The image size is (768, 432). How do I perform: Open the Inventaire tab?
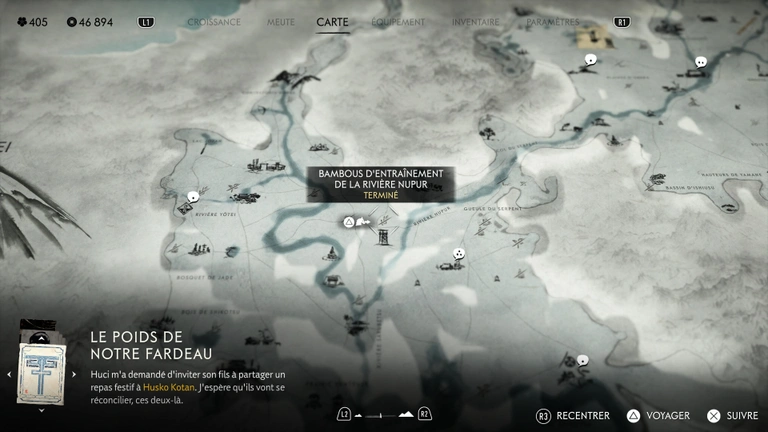[x=475, y=21]
